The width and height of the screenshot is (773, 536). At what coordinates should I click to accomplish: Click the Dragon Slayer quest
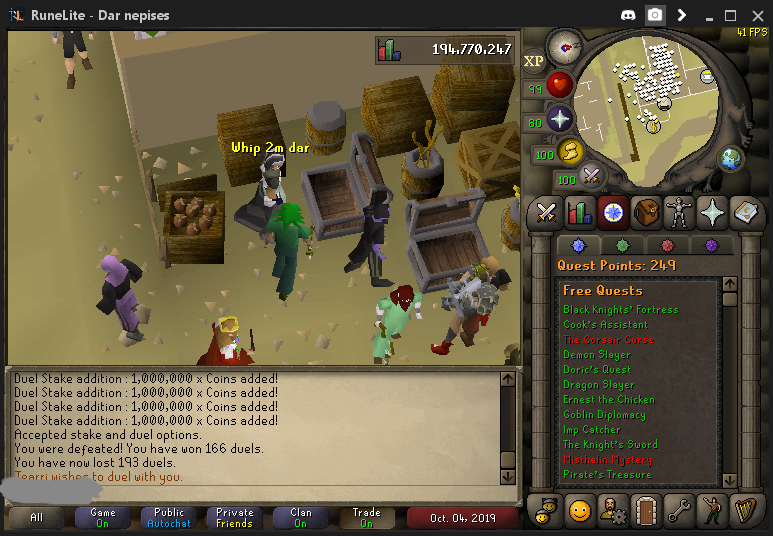coord(598,385)
